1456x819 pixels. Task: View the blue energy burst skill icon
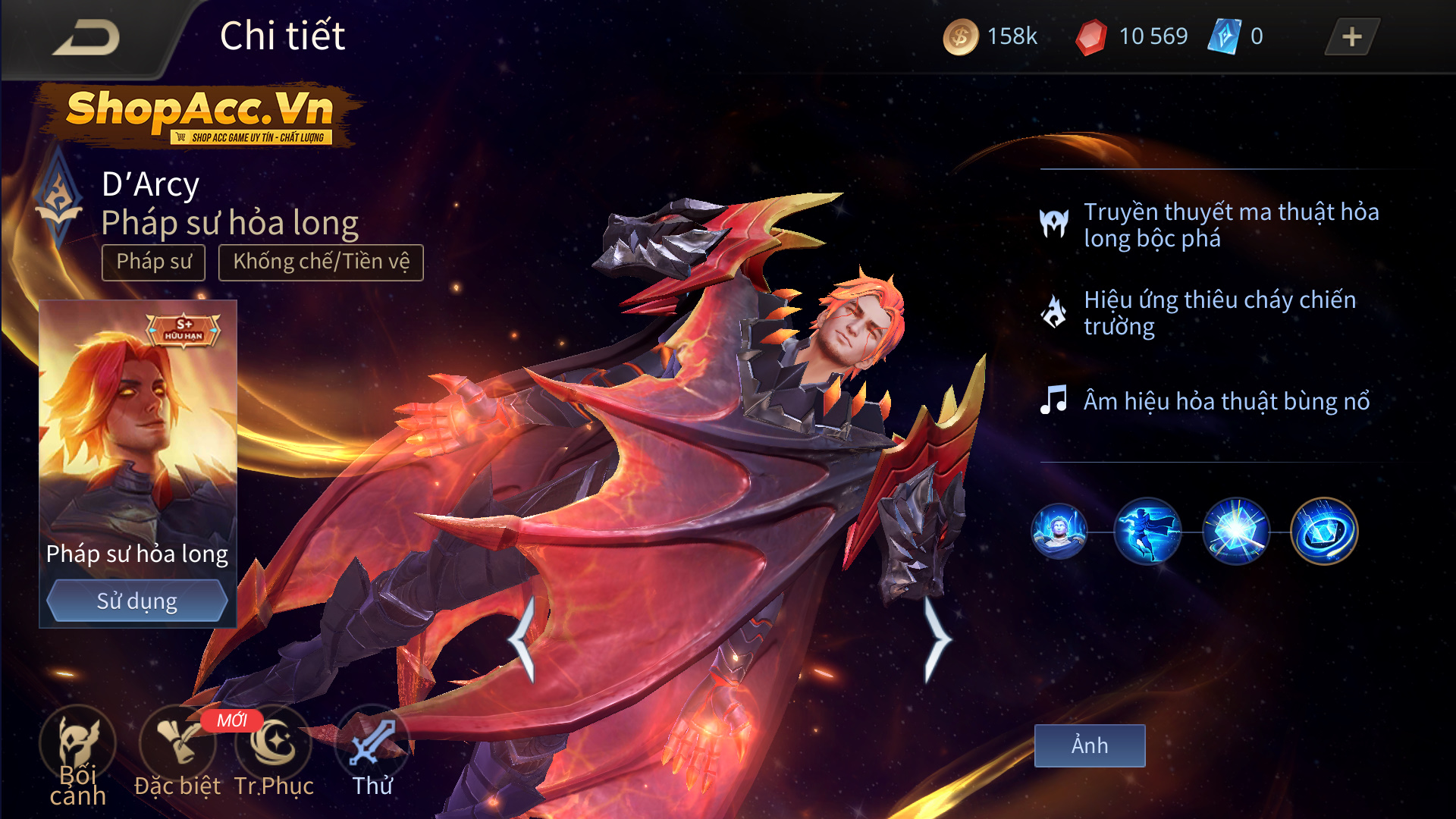(1236, 532)
